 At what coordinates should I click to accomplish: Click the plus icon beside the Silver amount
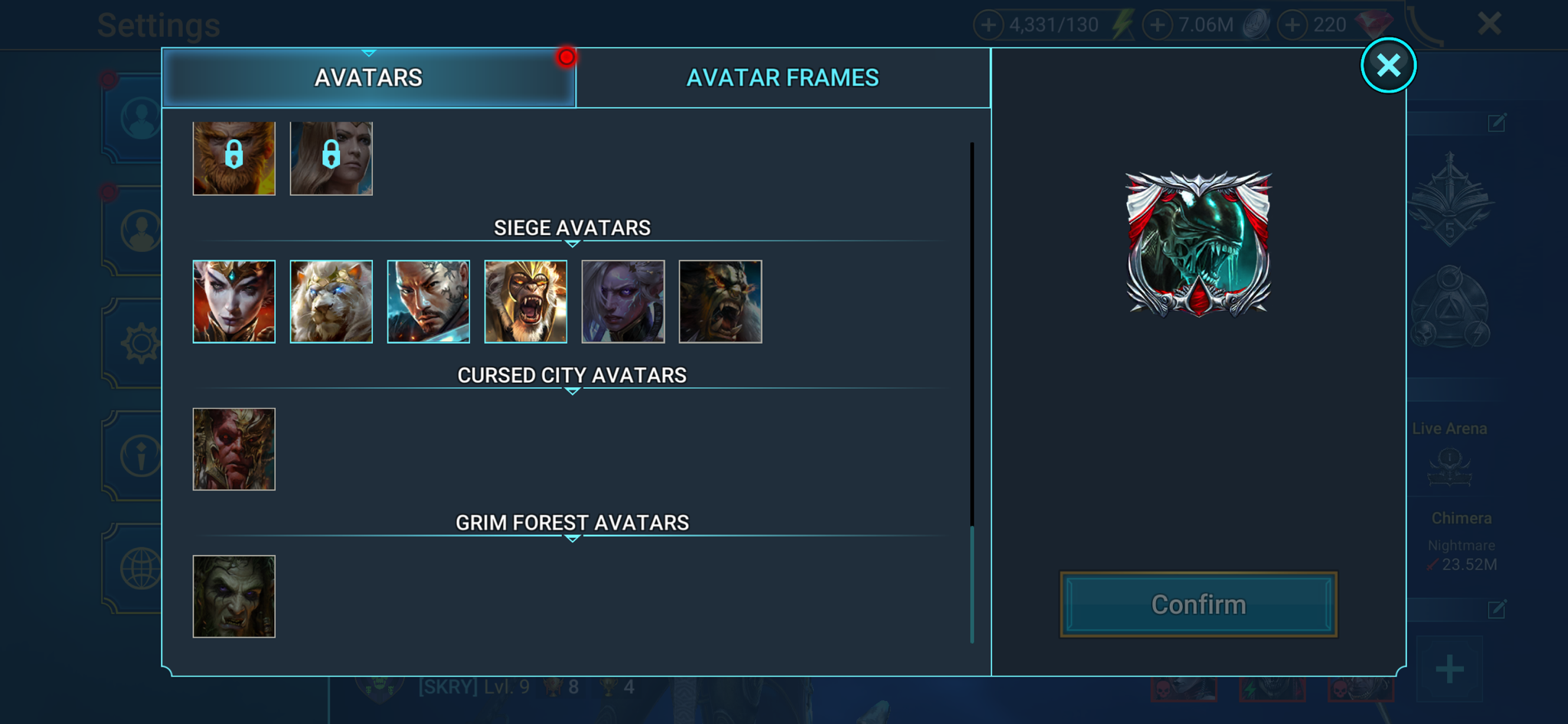(1156, 24)
